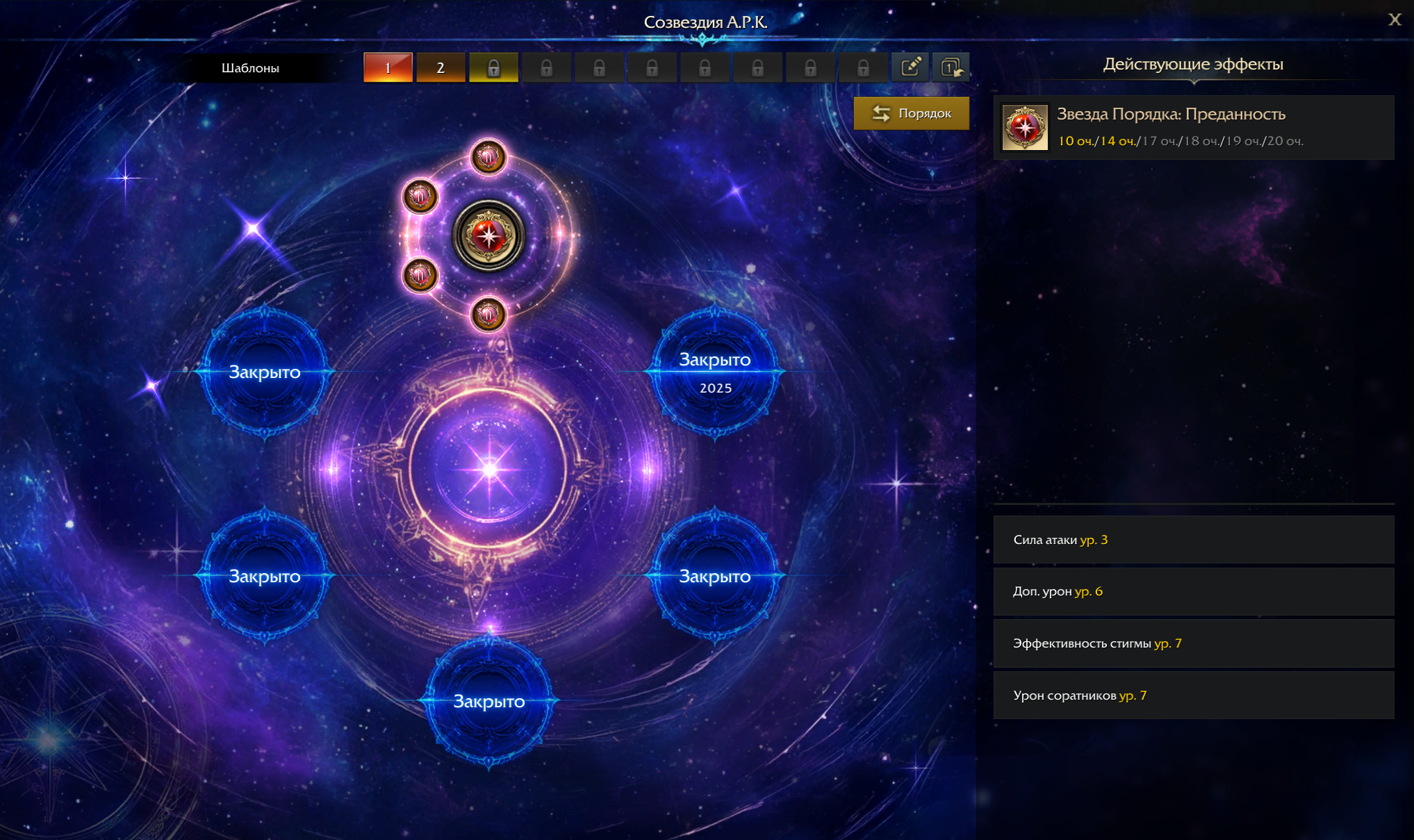Image resolution: width=1414 pixels, height=840 pixels.
Task: Click the locked constellation labeled Закрыто 2025
Action: 714,372
